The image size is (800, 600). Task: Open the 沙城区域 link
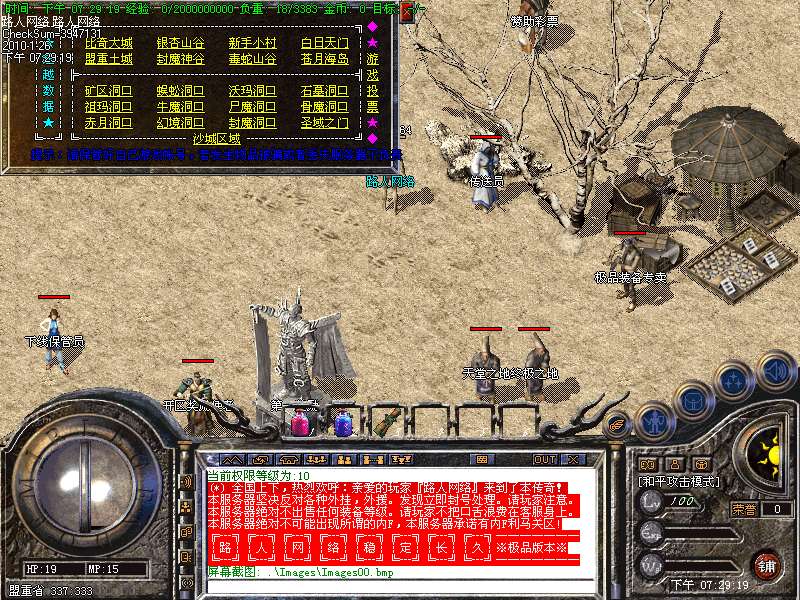(x=216, y=138)
